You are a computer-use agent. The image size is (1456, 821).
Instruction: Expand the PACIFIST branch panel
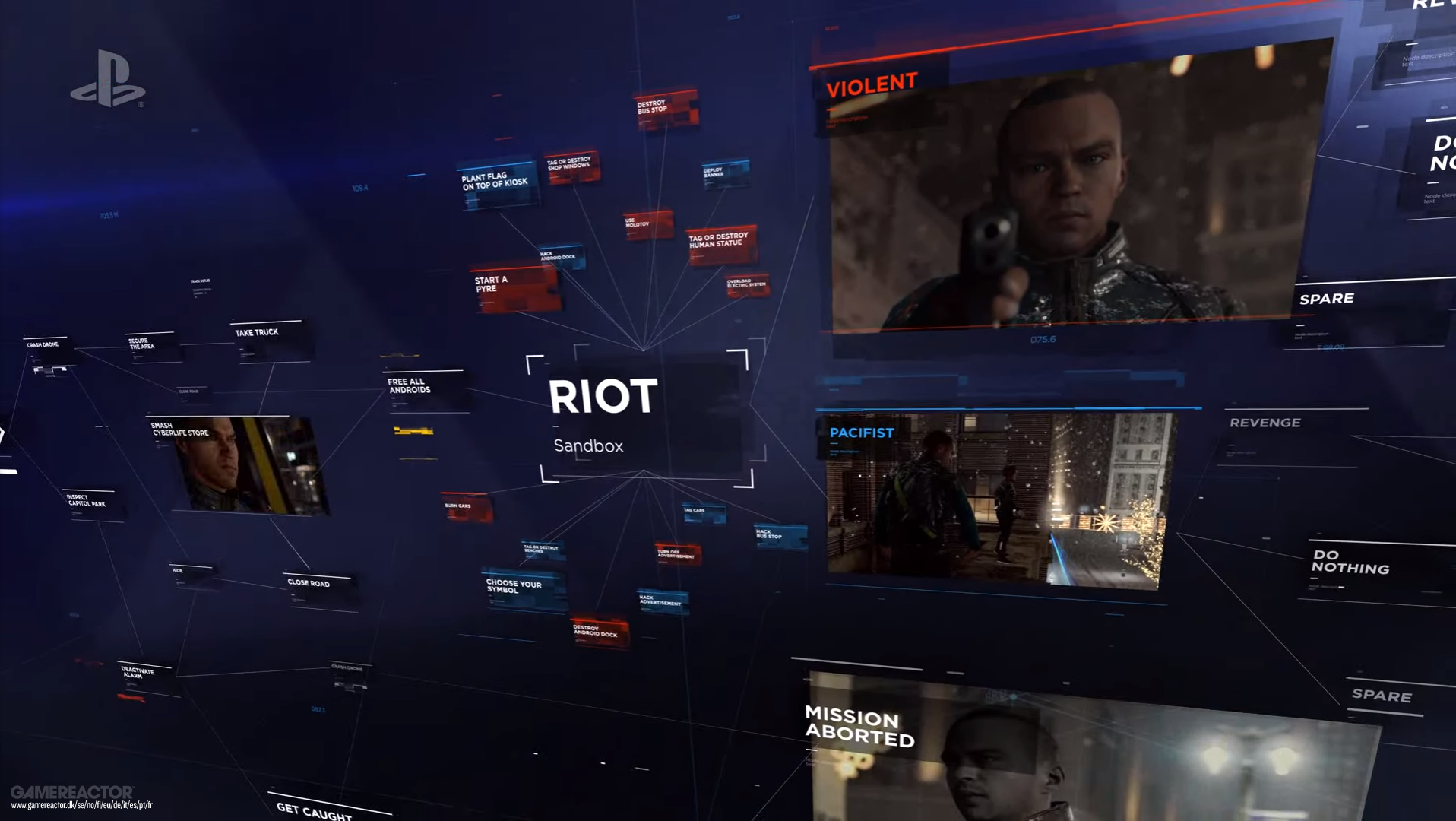click(863, 432)
